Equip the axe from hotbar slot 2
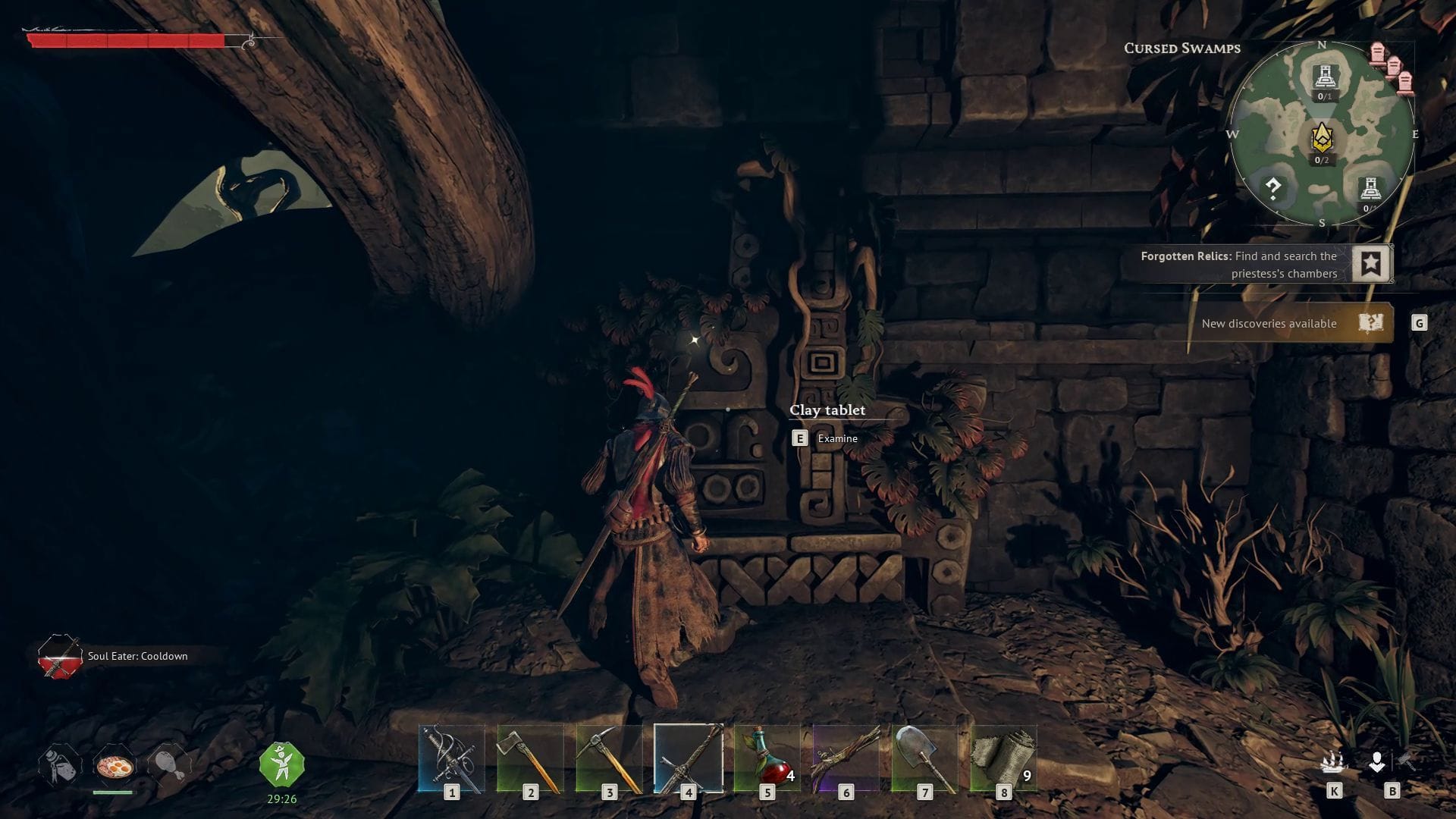1456x819 pixels. click(x=531, y=758)
